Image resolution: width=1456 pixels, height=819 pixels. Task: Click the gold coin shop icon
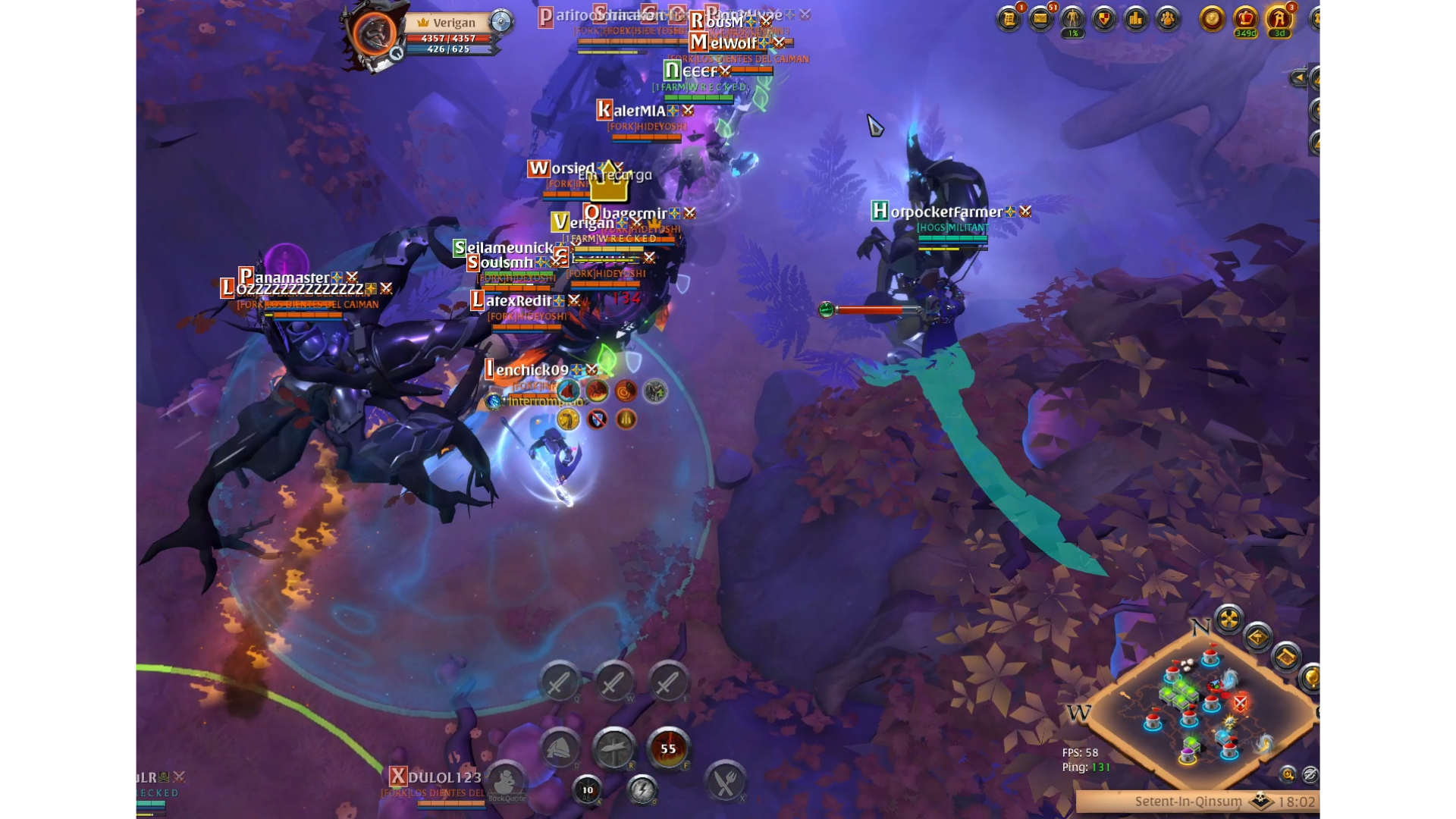[x=1212, y=19]
